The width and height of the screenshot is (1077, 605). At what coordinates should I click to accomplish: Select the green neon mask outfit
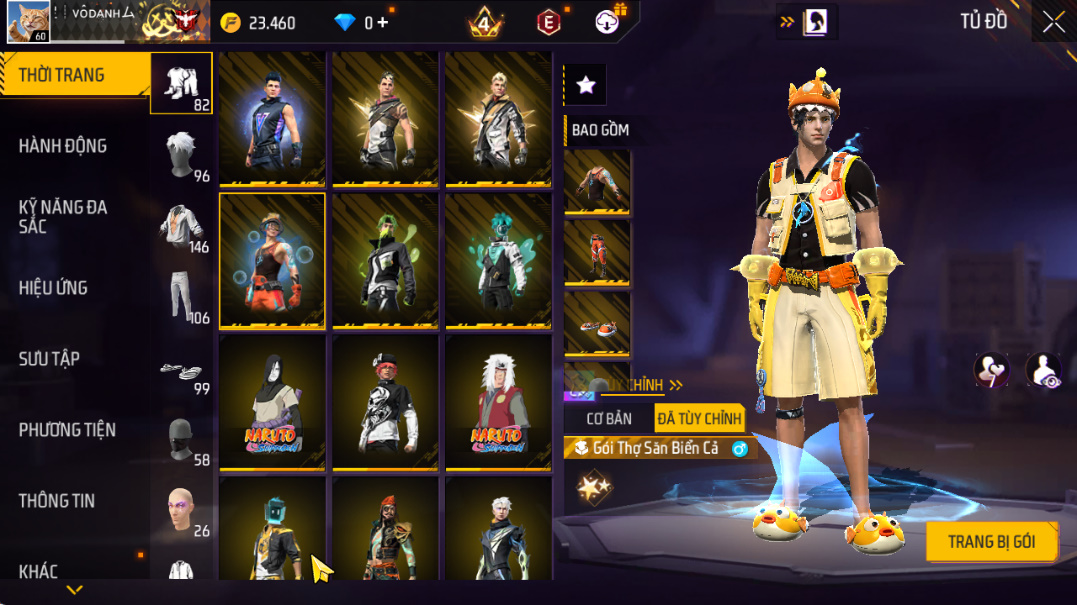click(385, 261)
